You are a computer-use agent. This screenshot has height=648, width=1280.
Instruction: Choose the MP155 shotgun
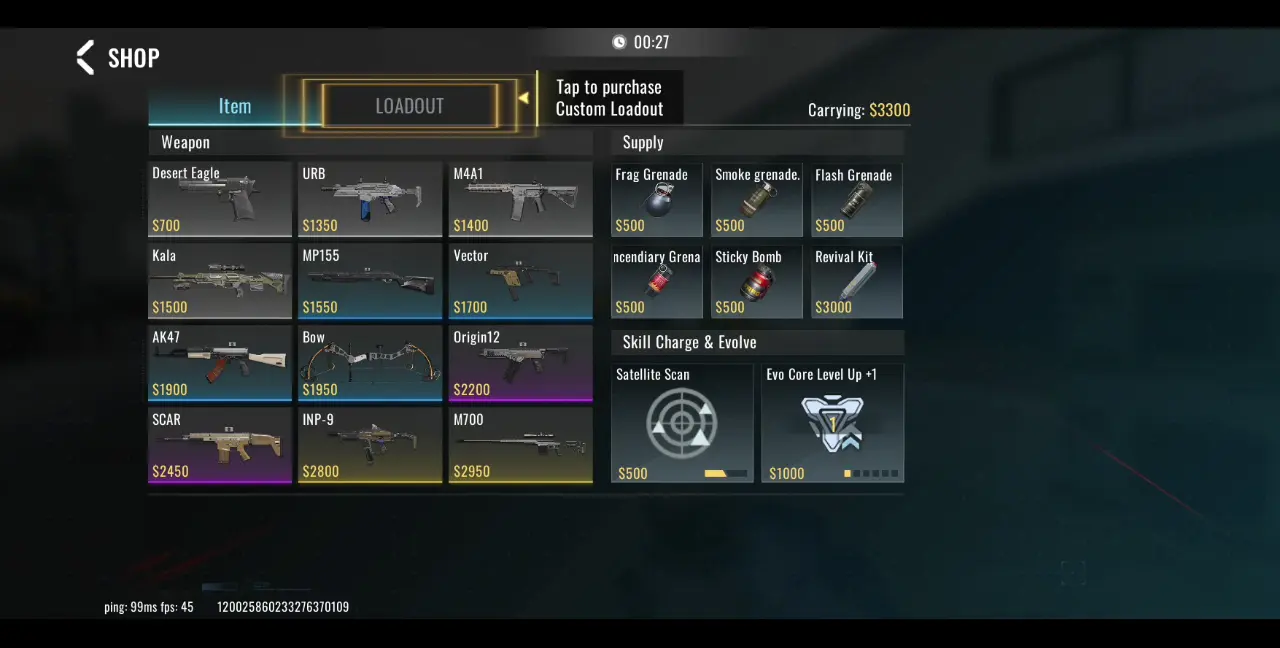pos(370,281)
